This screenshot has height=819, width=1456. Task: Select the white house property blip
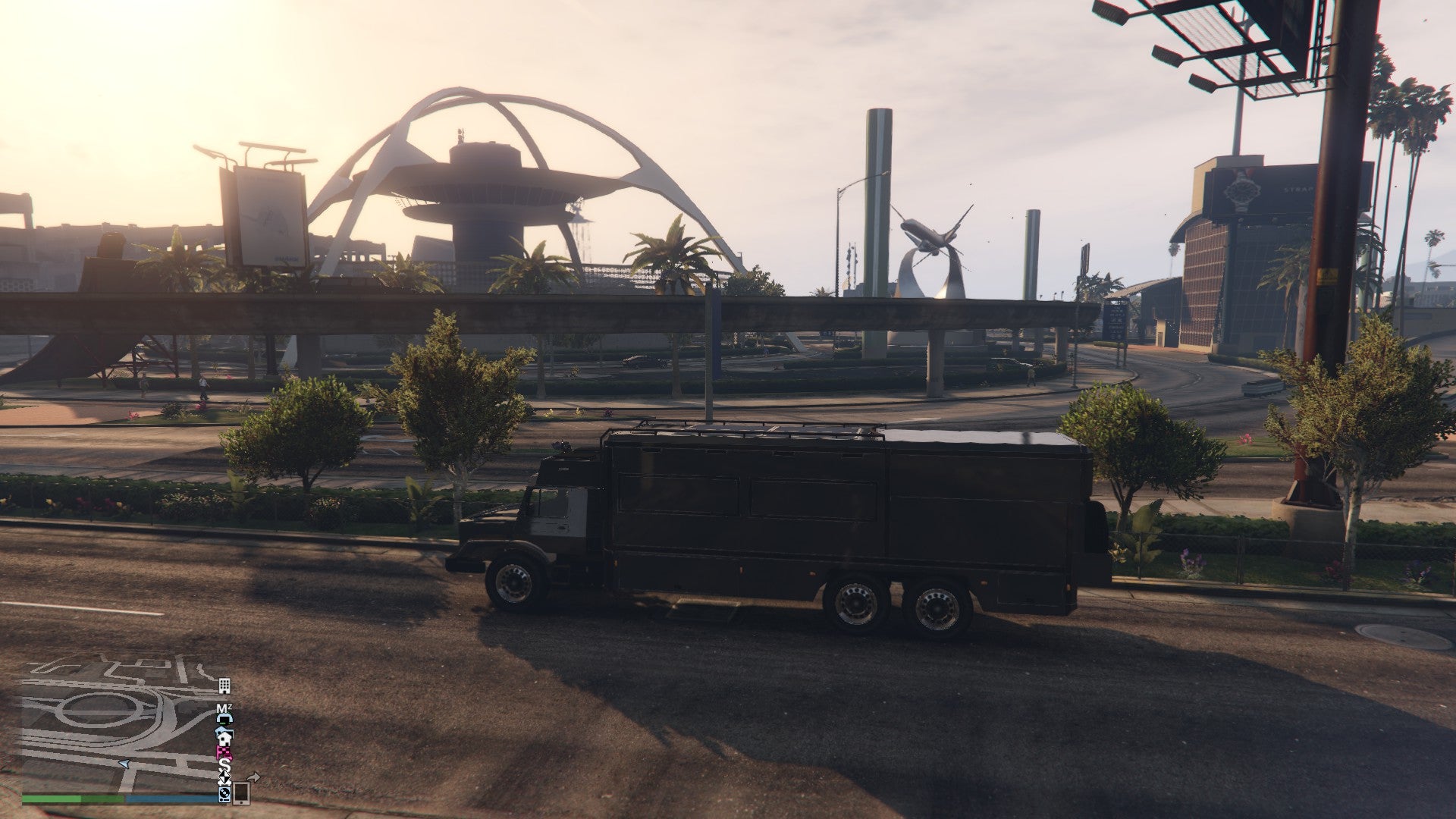224,738
